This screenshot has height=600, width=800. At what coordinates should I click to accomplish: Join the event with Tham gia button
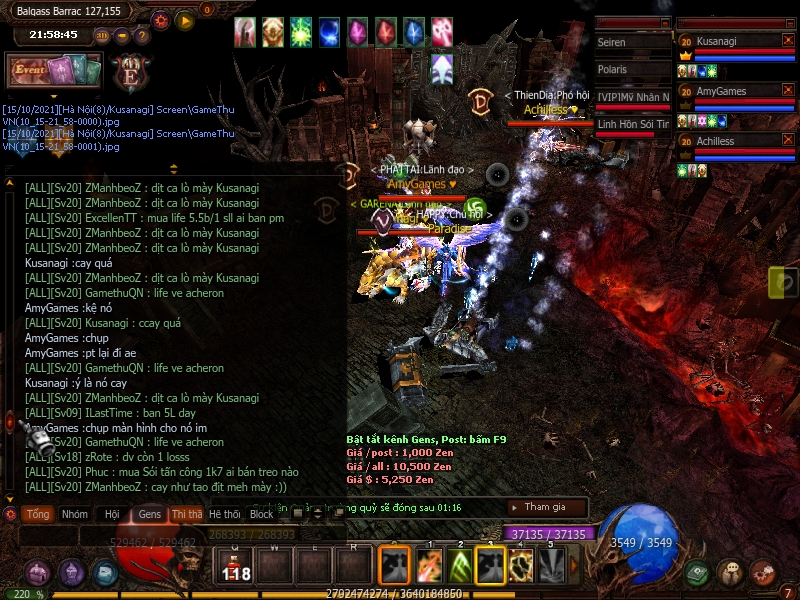point(545,507)
